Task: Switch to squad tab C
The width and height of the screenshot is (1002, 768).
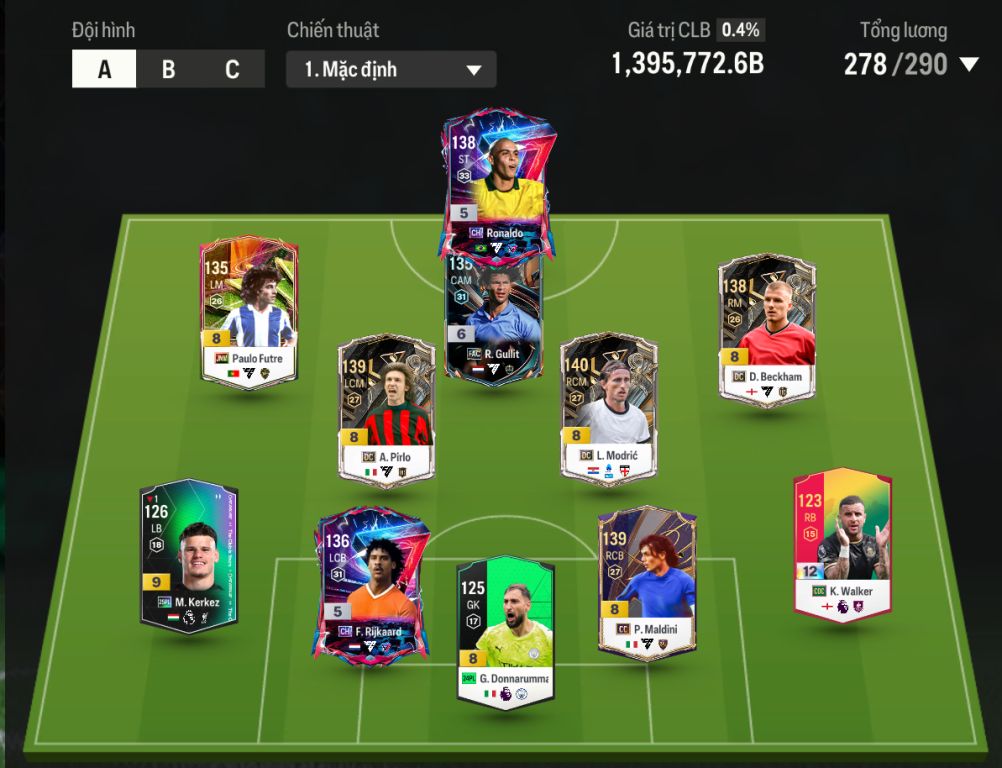Action: [232, 70]
